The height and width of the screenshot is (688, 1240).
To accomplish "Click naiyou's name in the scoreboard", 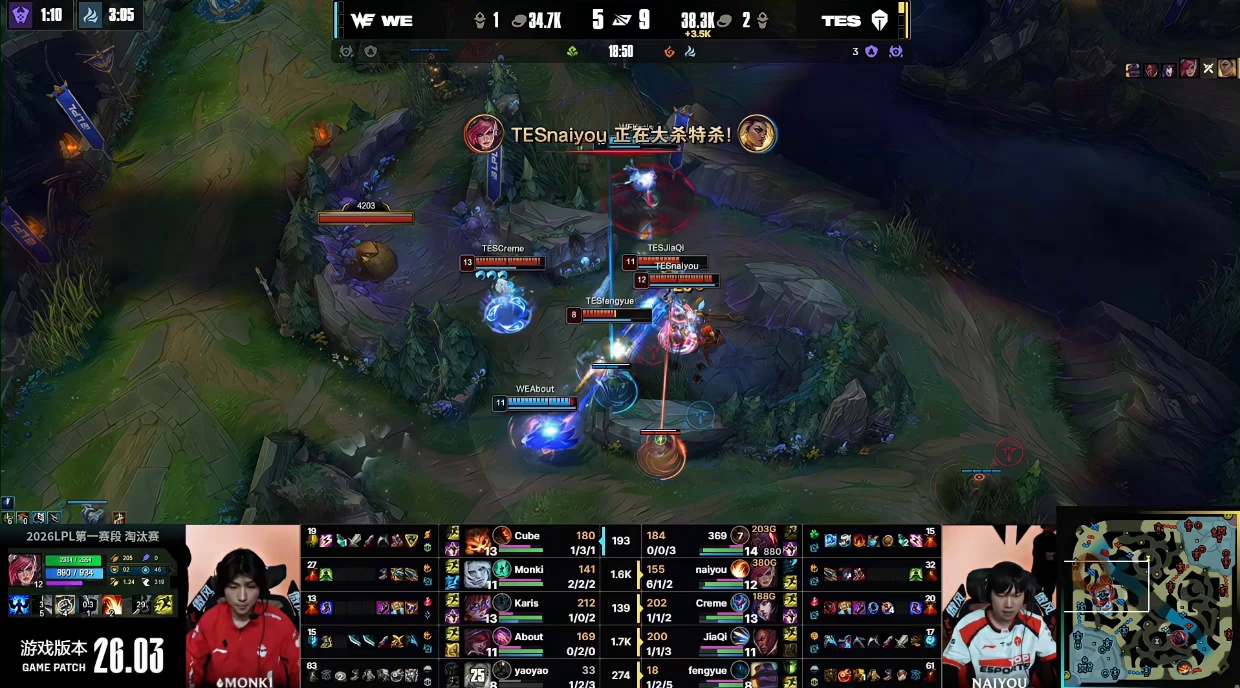I will [710, 569].
